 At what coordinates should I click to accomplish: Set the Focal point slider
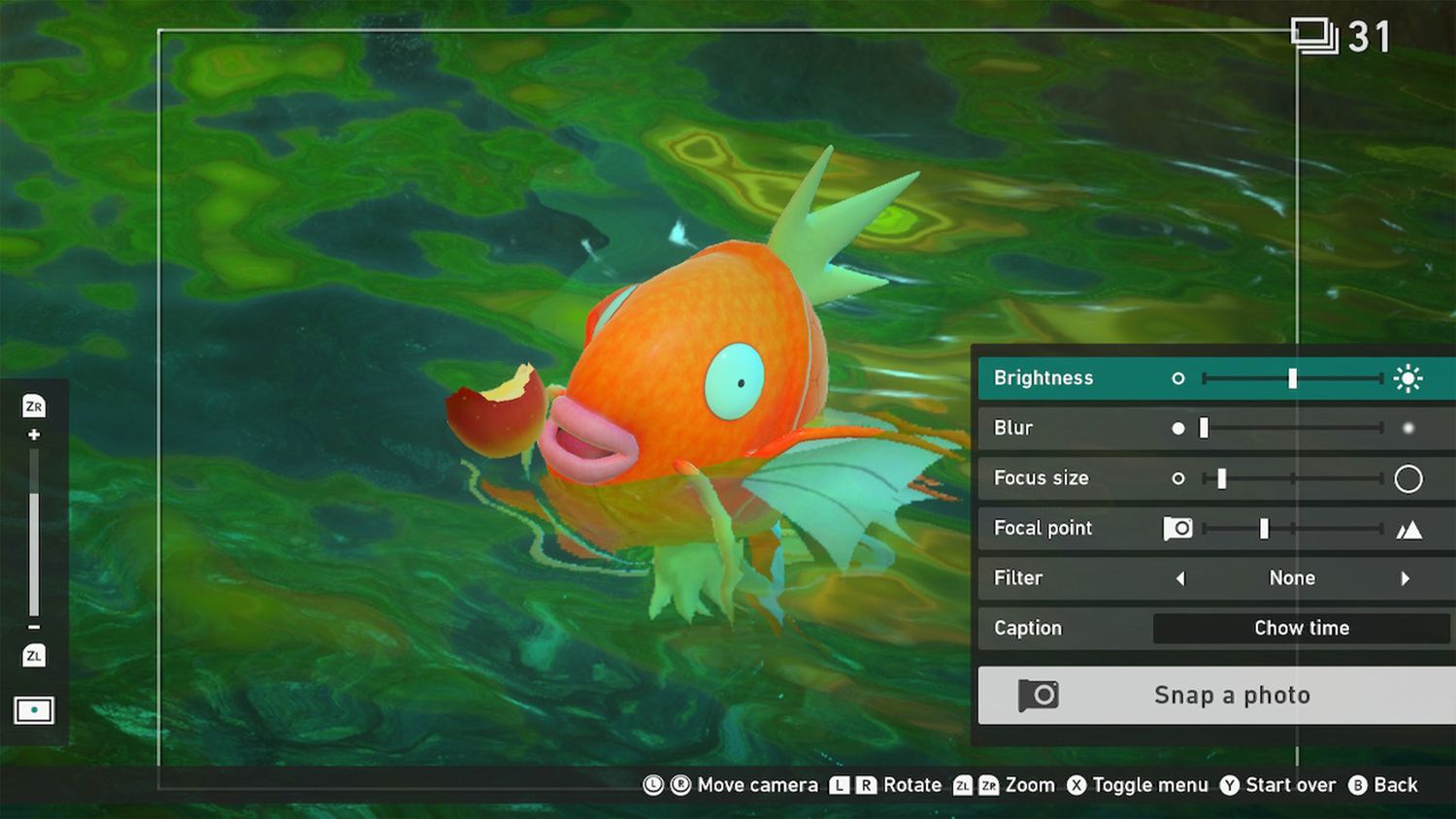(x=1291, y=529)
